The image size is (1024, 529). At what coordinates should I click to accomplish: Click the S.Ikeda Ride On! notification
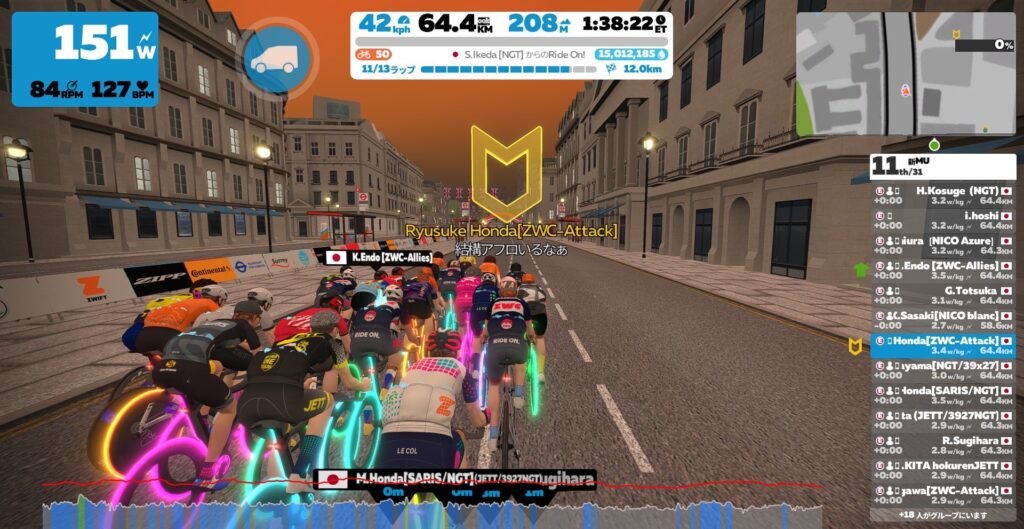click(x=518, y=54)
